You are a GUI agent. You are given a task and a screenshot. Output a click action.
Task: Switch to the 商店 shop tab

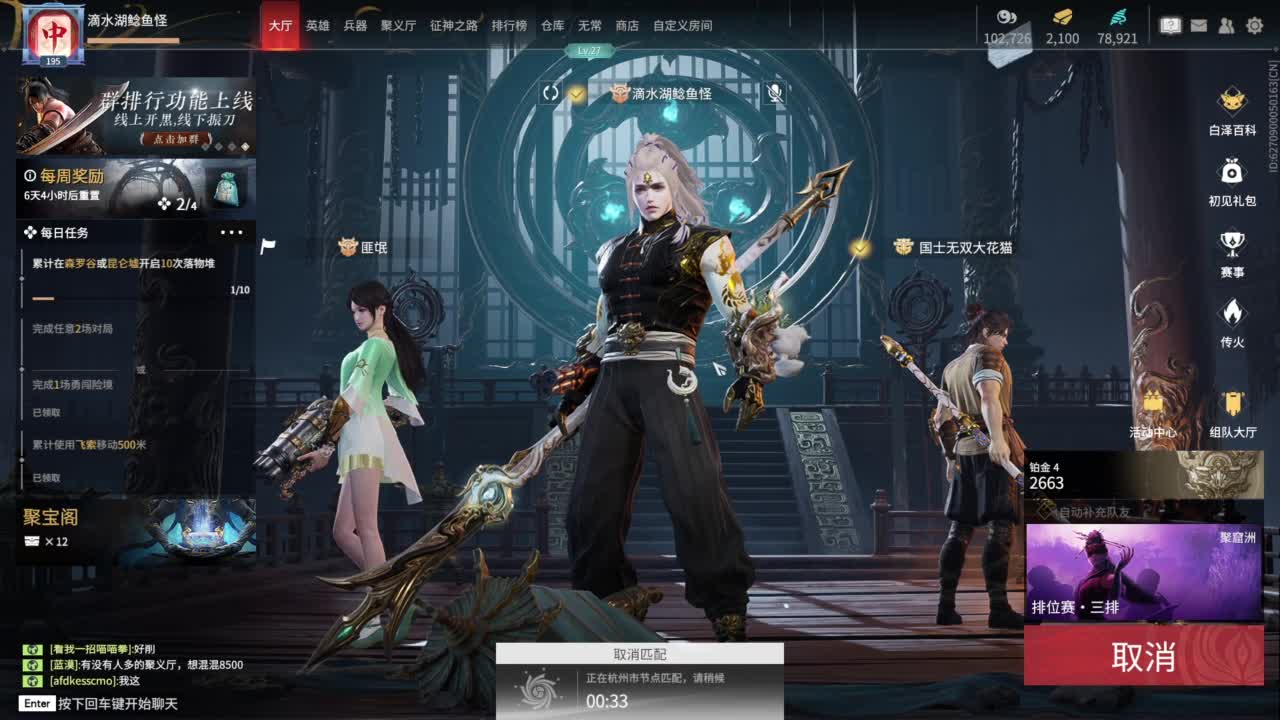coord(627,25)
